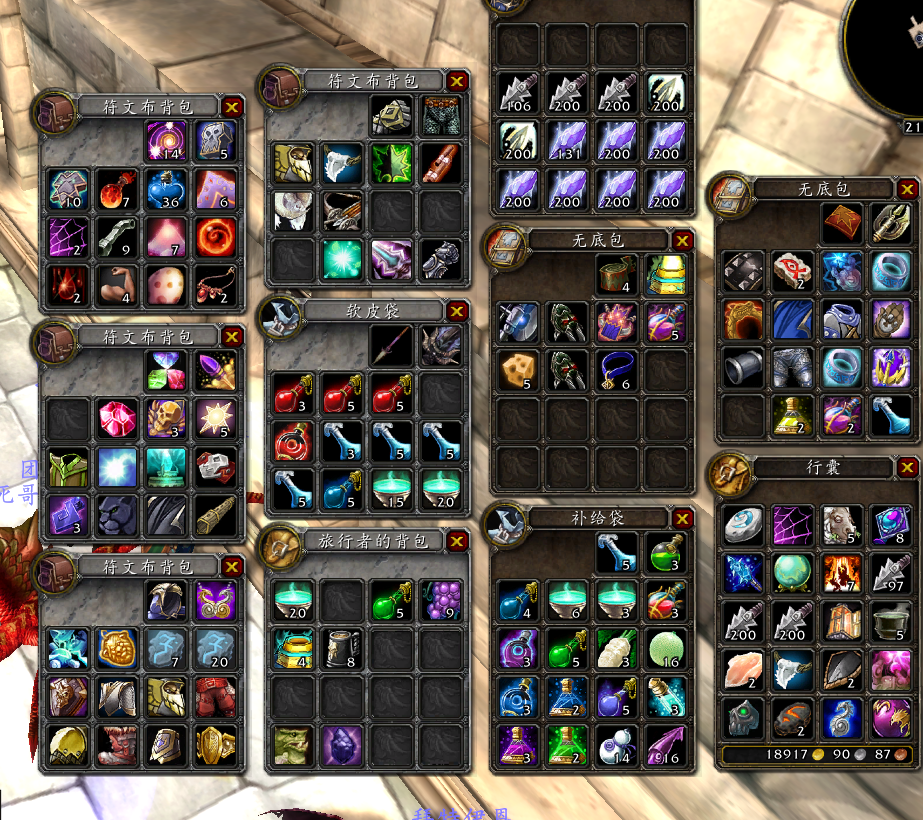This screenshot has width=923, height=820.
Task: Select the cheese stack of 5
Action: (x=517, y=369)
